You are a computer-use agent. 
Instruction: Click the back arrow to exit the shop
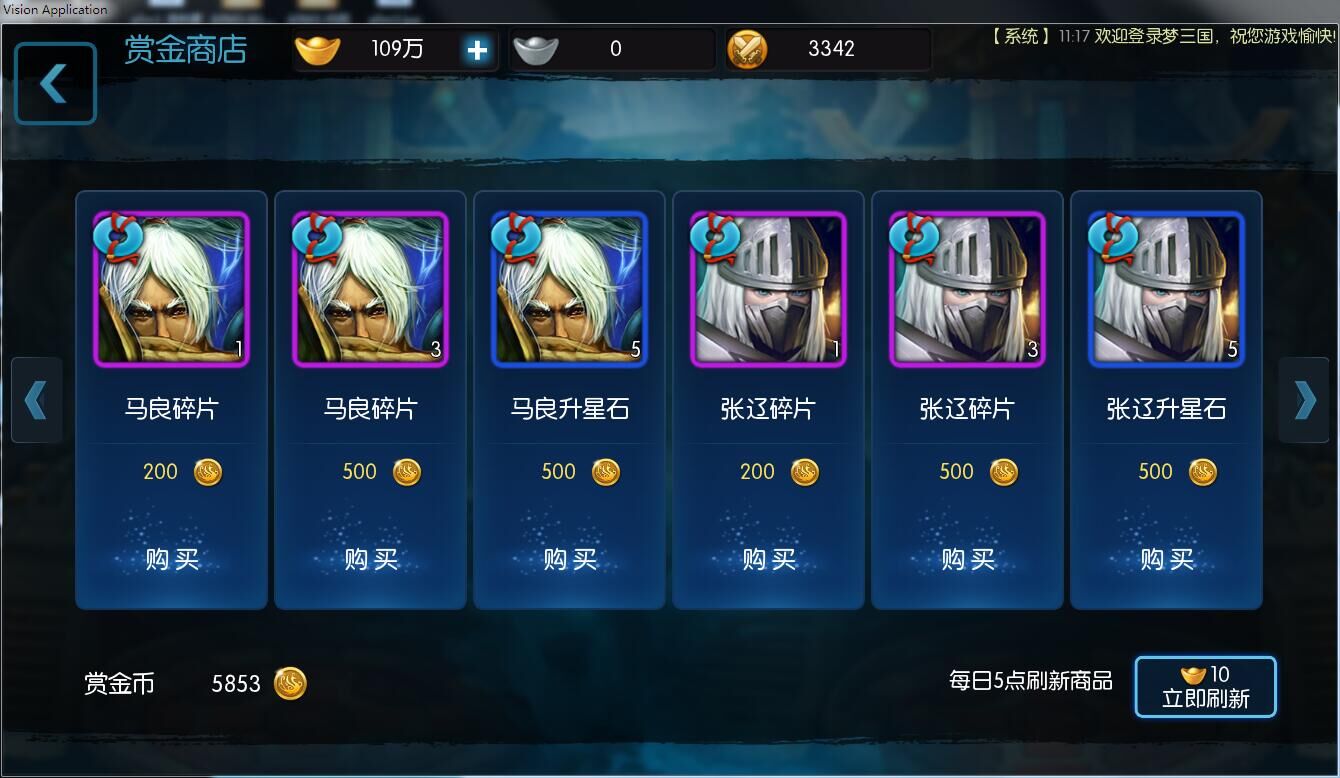click(54, 83)
